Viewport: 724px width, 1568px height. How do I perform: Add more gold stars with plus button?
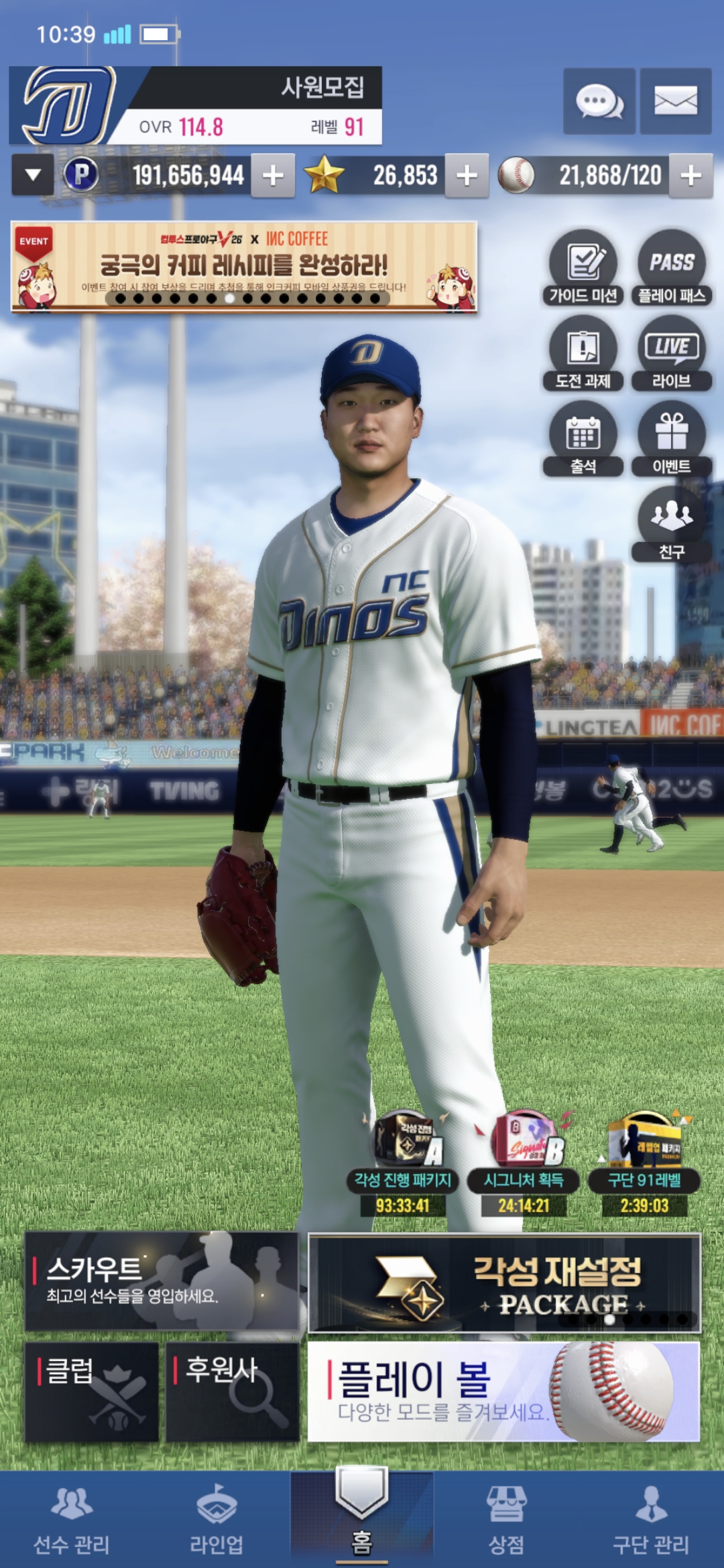(467, 176)
